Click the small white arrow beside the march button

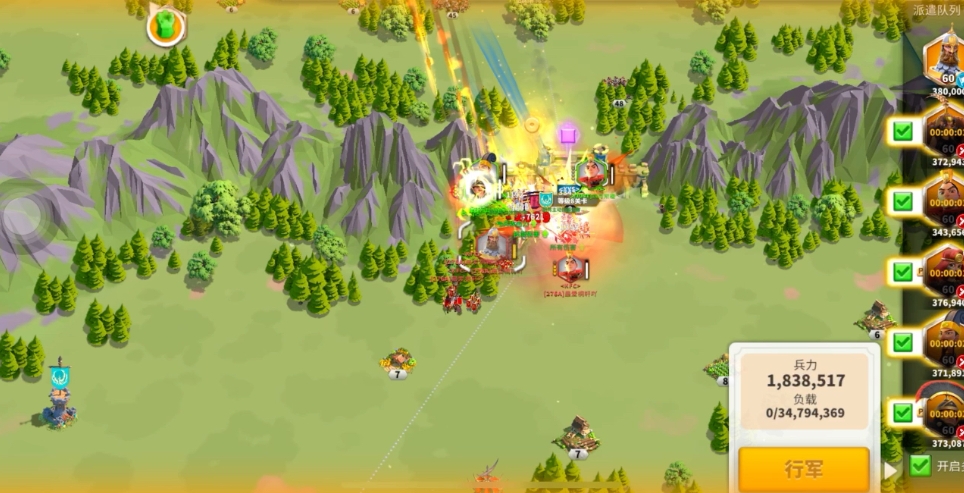tap(890, 469)
